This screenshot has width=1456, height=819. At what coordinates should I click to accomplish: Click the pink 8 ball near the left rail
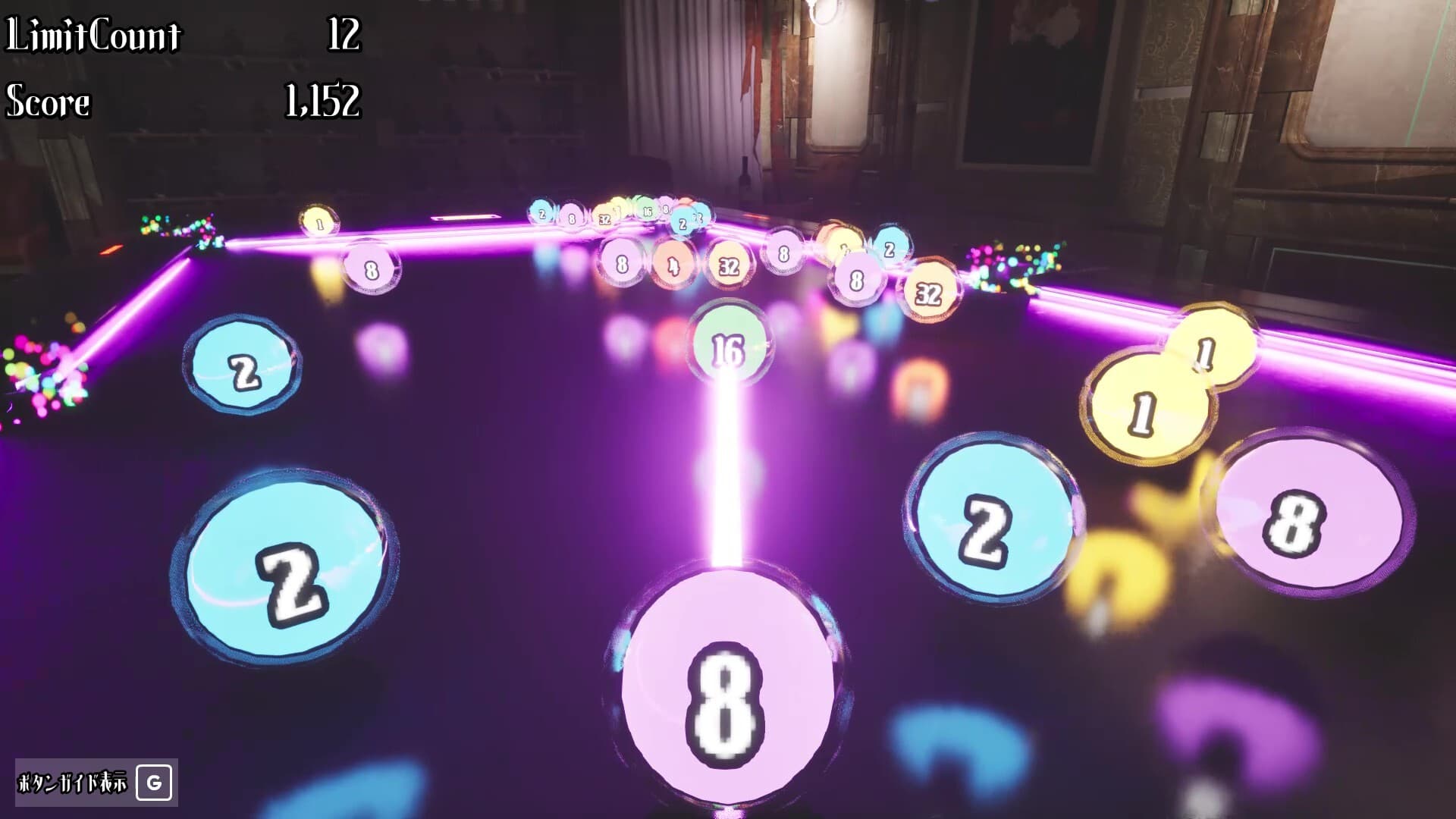click(x=369, y=269)
